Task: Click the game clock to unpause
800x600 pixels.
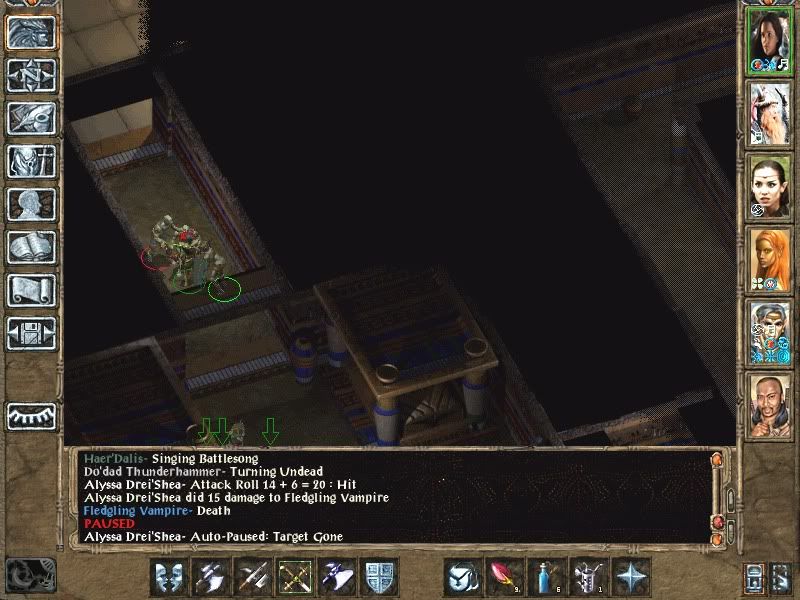Action: click(30, 574)
